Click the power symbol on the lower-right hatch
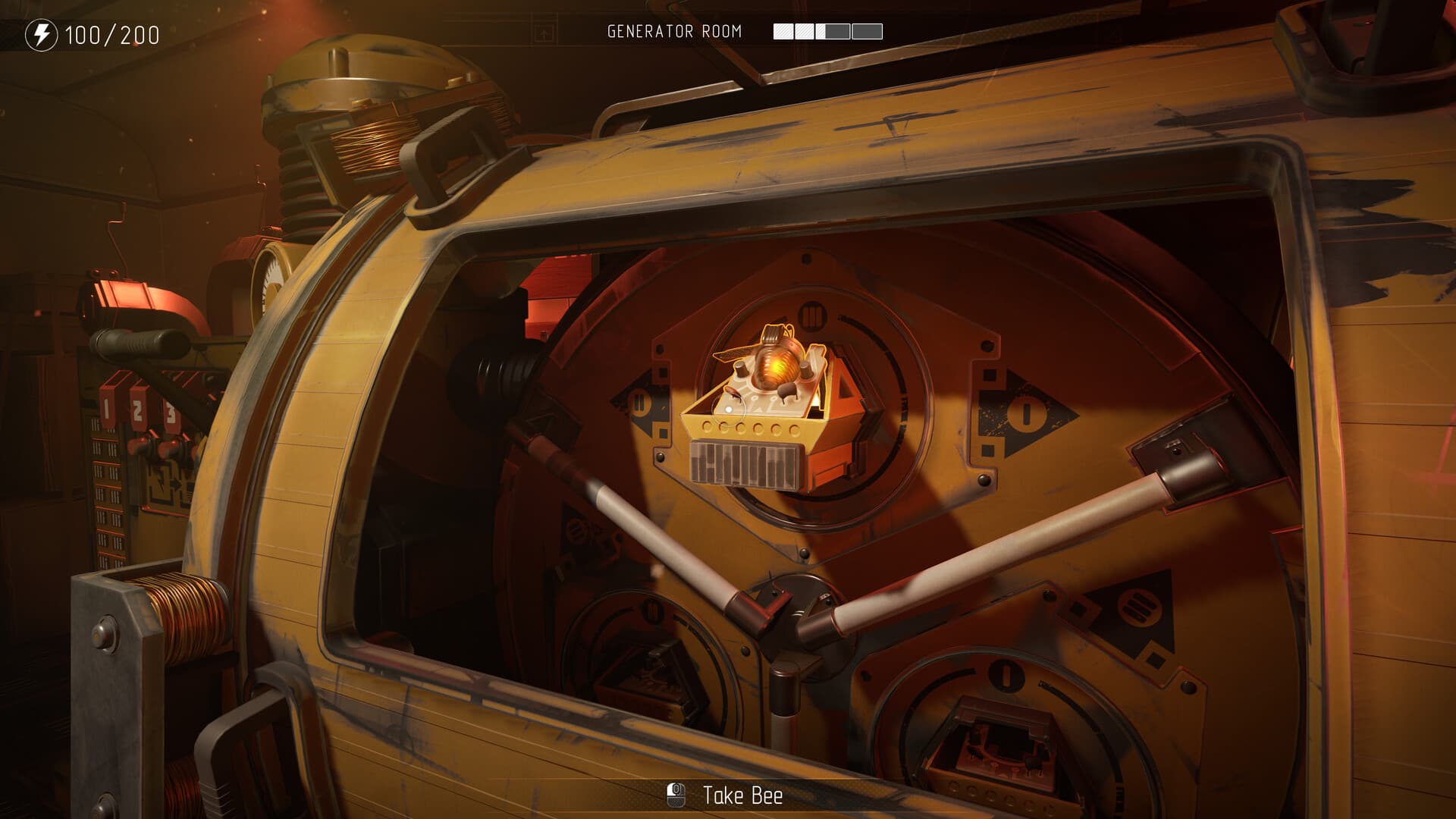This screenshot has height=819, width=1456. point(1006,676)
